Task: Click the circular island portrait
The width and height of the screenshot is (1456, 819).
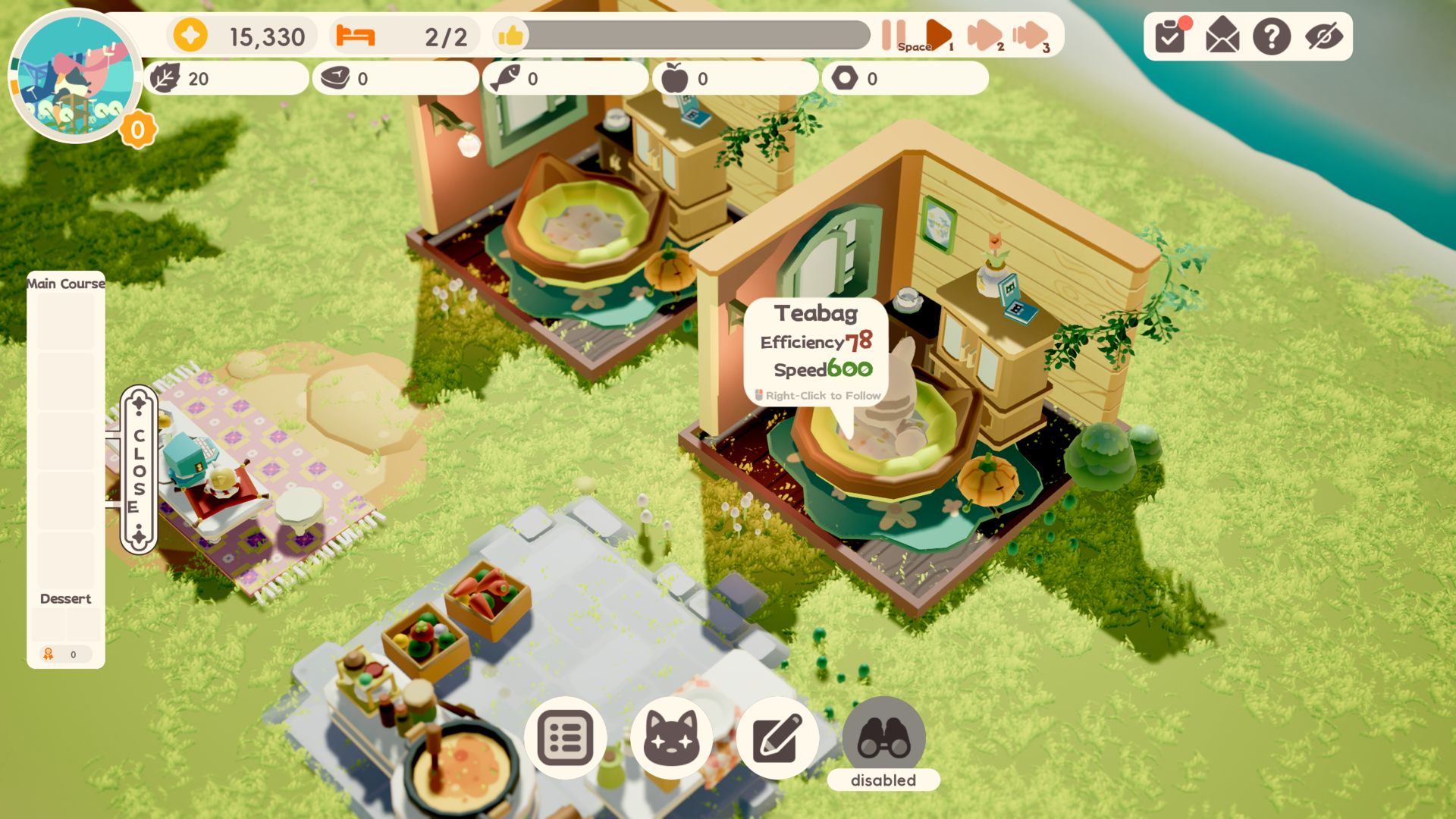Action: (74, 76)
